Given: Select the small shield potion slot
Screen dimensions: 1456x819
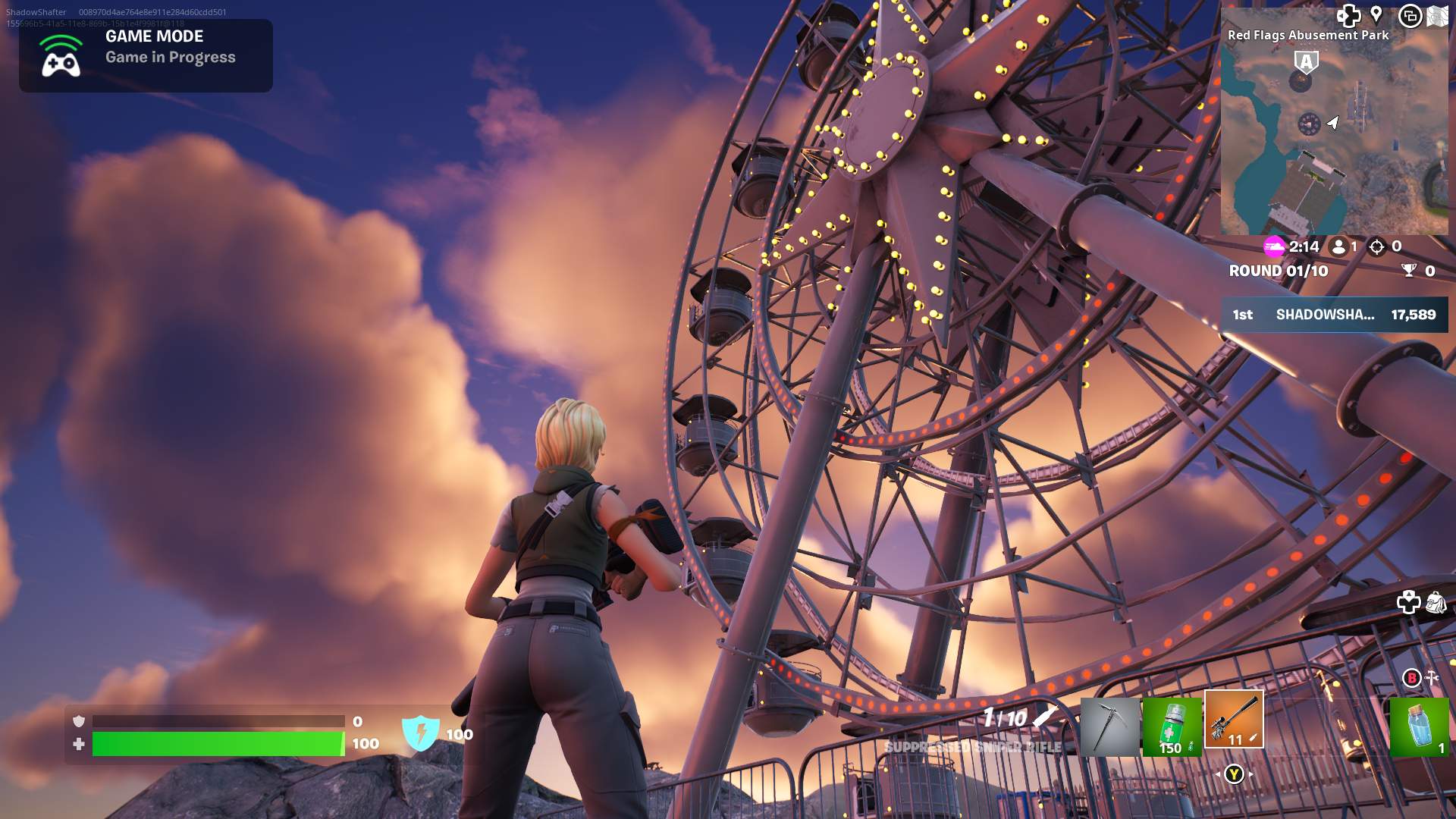Looking at the screenshot, I should click(x=1419, y=727).
